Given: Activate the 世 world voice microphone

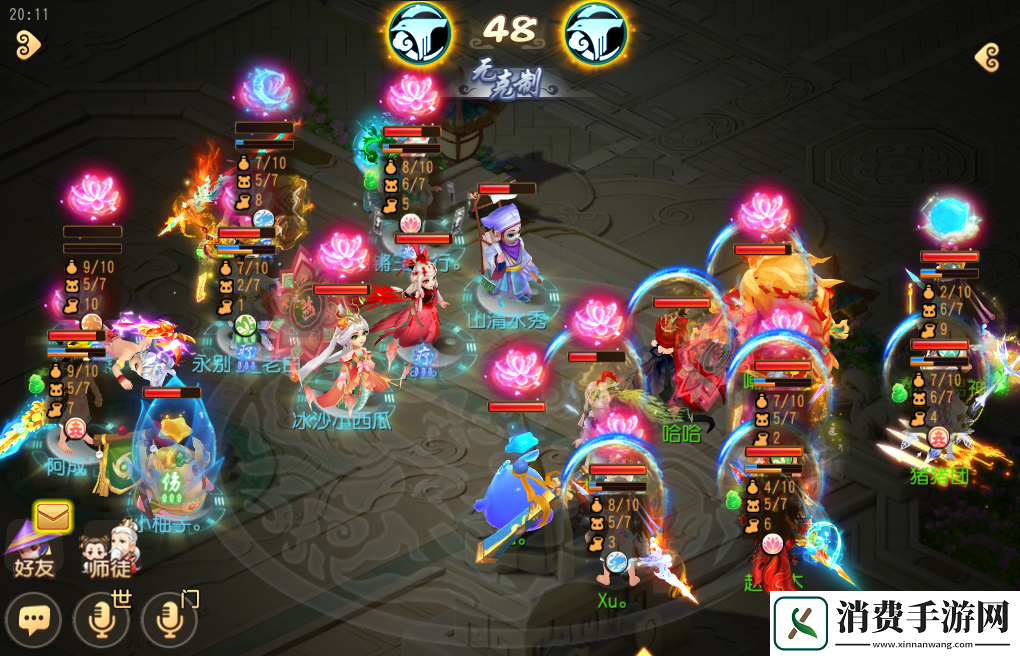Looking at the screenshot, I should coord(101,621).
